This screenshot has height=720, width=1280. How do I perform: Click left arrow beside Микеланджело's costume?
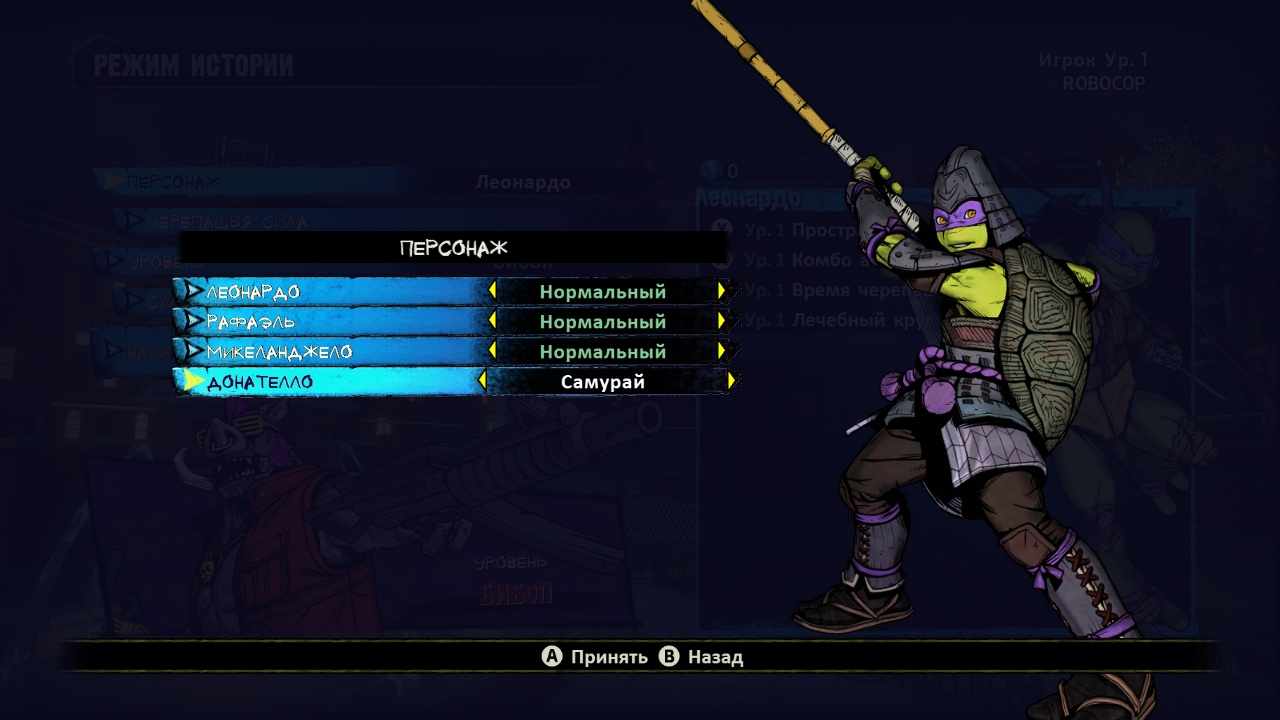(x=492, y=351)
